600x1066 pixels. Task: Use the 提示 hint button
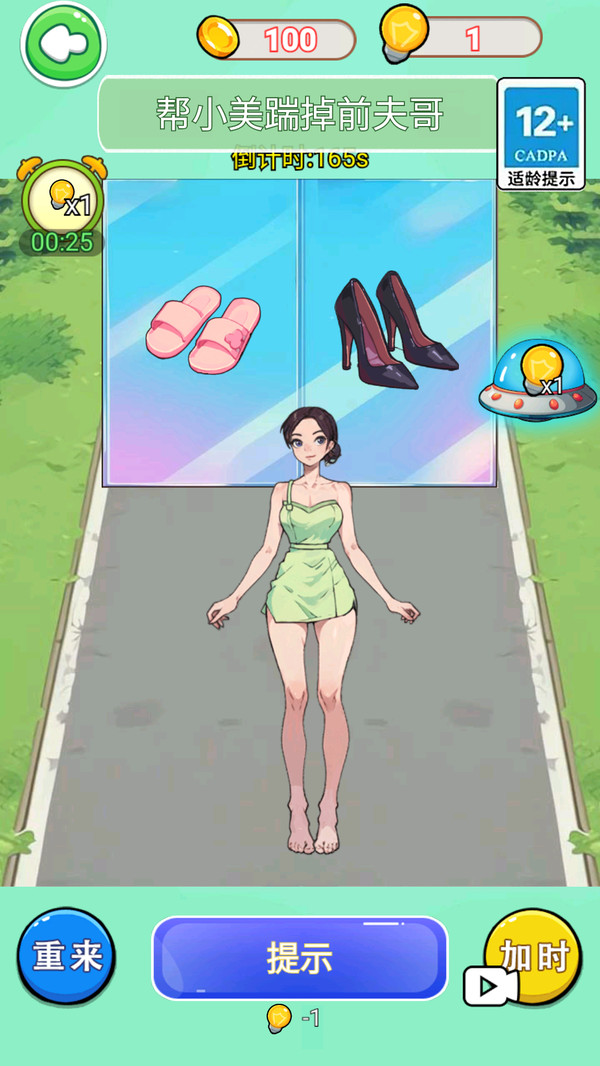[x=299, y=958]
